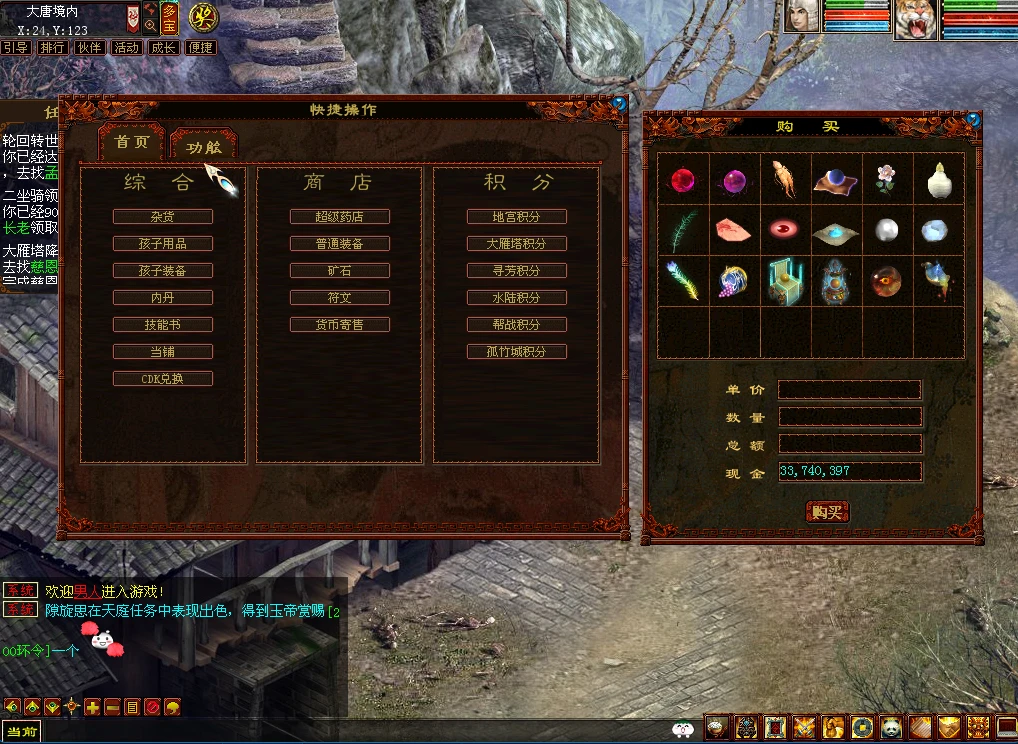This screenshot has height=744, width=1018.
Task: Open the 帮战积分 guild war points
Action: pos(517,325)
